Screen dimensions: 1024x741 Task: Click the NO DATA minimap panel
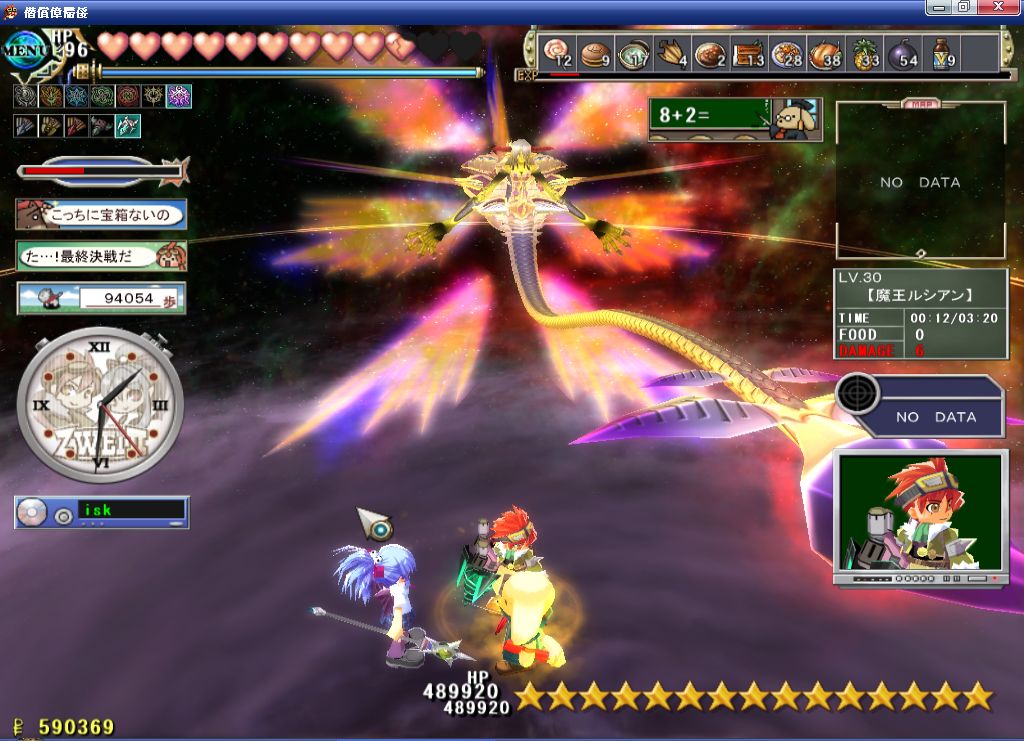pos(920,181)
